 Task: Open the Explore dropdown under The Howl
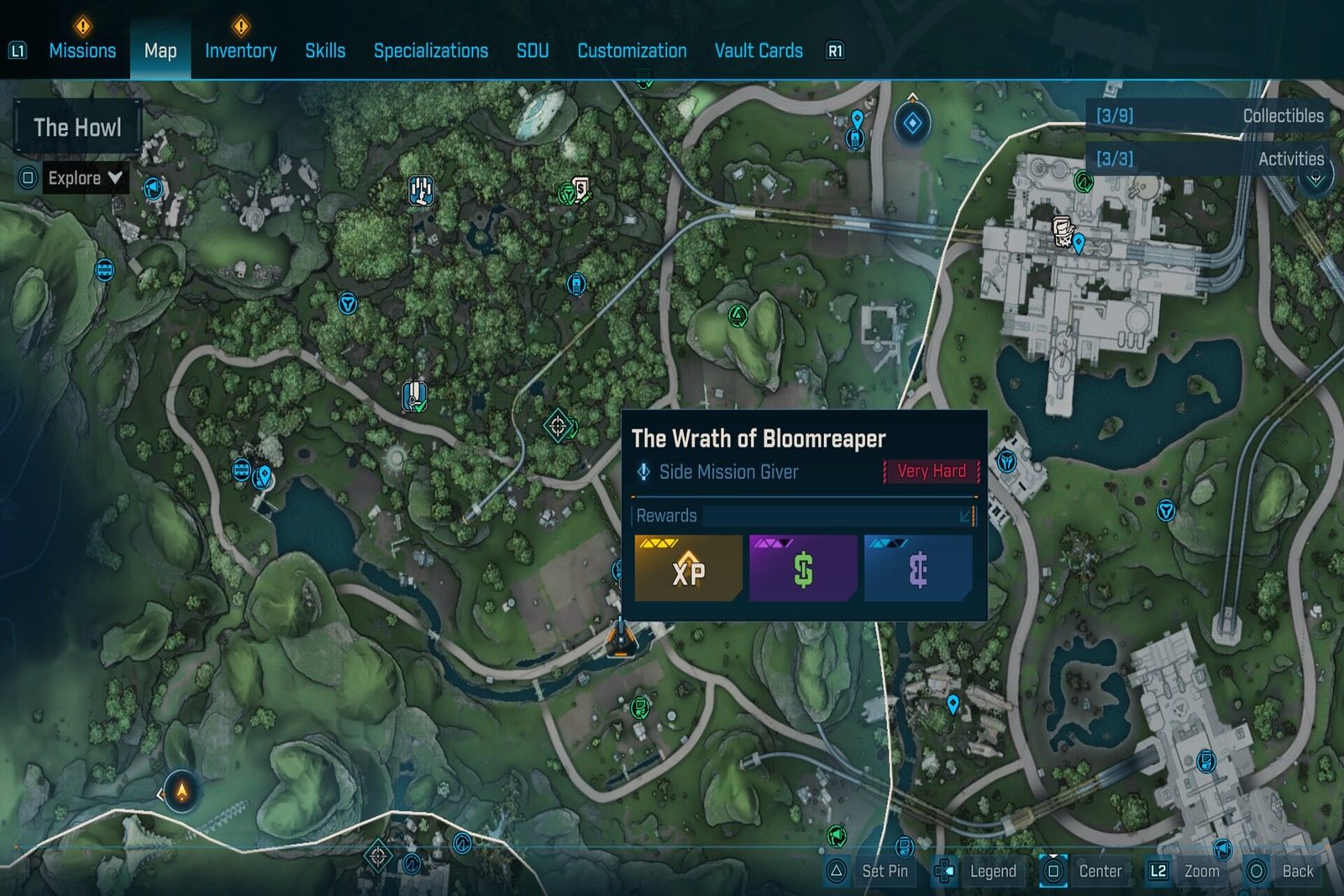pyautogui.click(x=80, y=178)
